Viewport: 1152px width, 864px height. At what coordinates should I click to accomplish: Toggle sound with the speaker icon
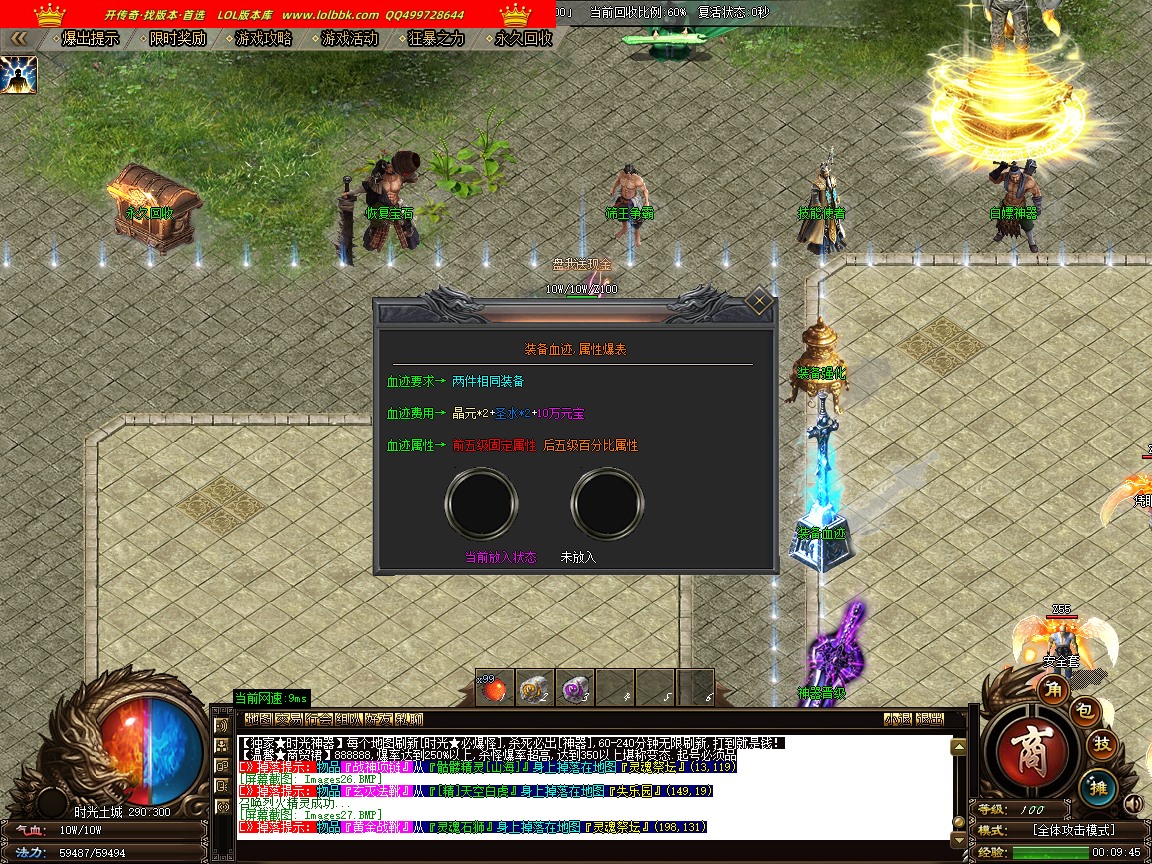1133,803
